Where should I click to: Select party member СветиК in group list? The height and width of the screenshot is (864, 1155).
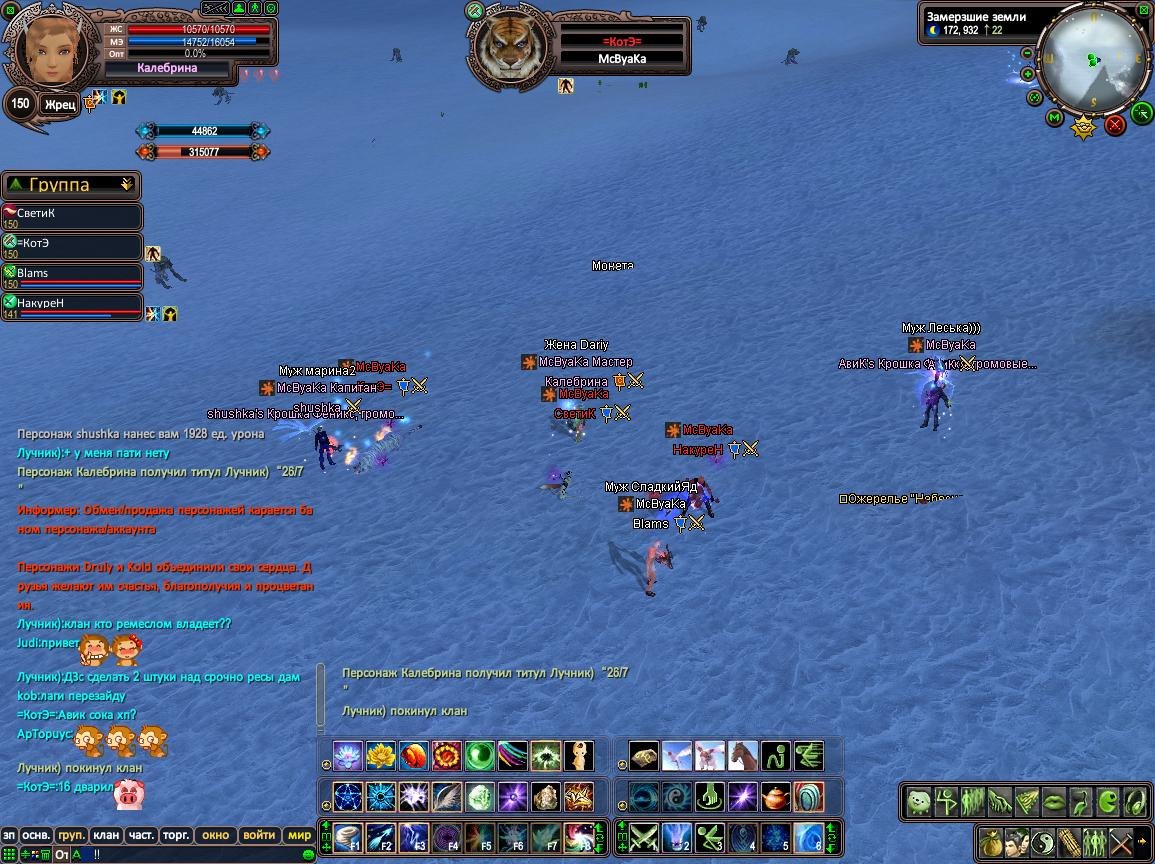pos(71,217)
